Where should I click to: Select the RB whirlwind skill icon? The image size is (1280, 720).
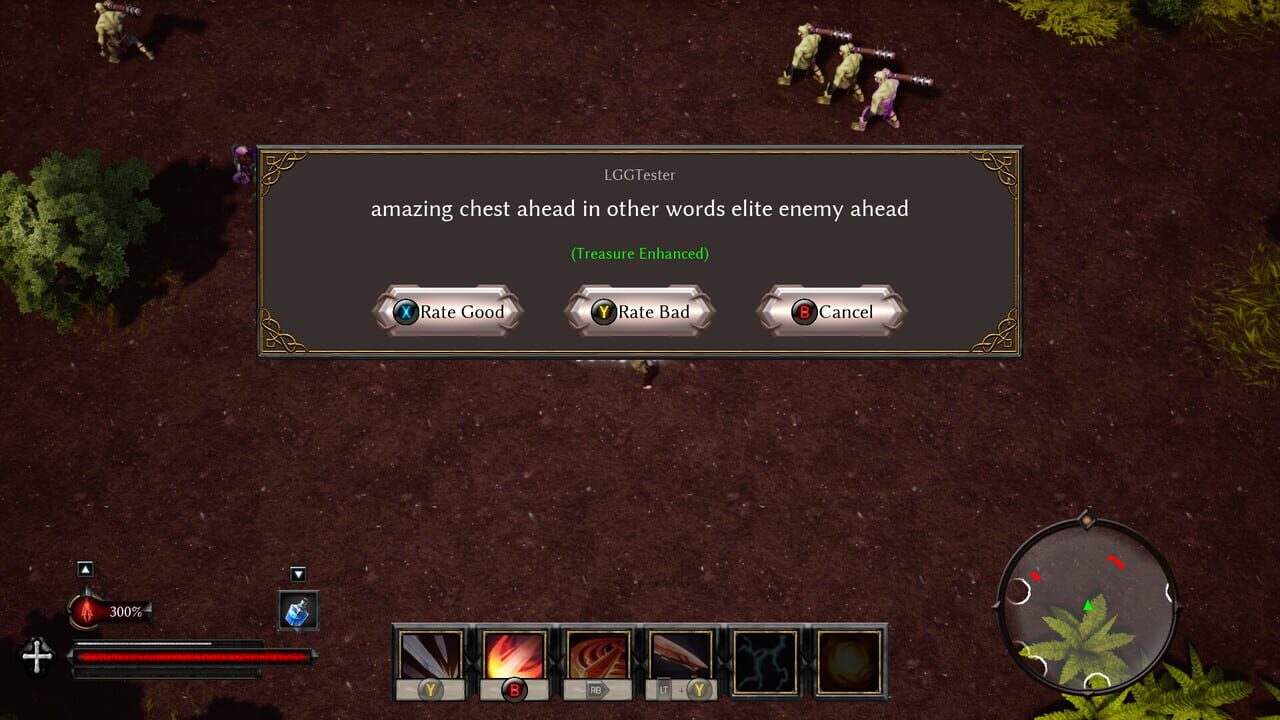tap(597, 655)
